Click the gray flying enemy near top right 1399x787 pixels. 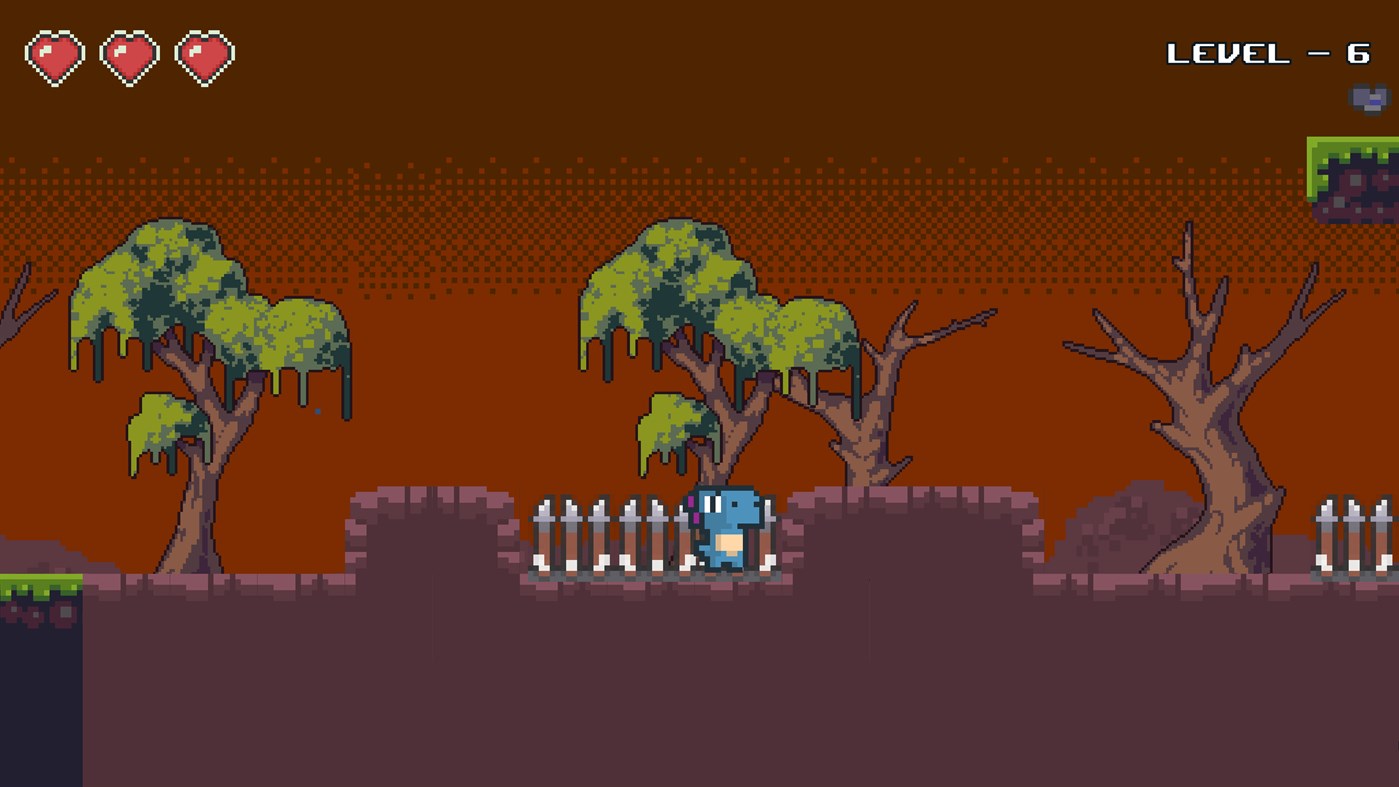click(1367, 98)
